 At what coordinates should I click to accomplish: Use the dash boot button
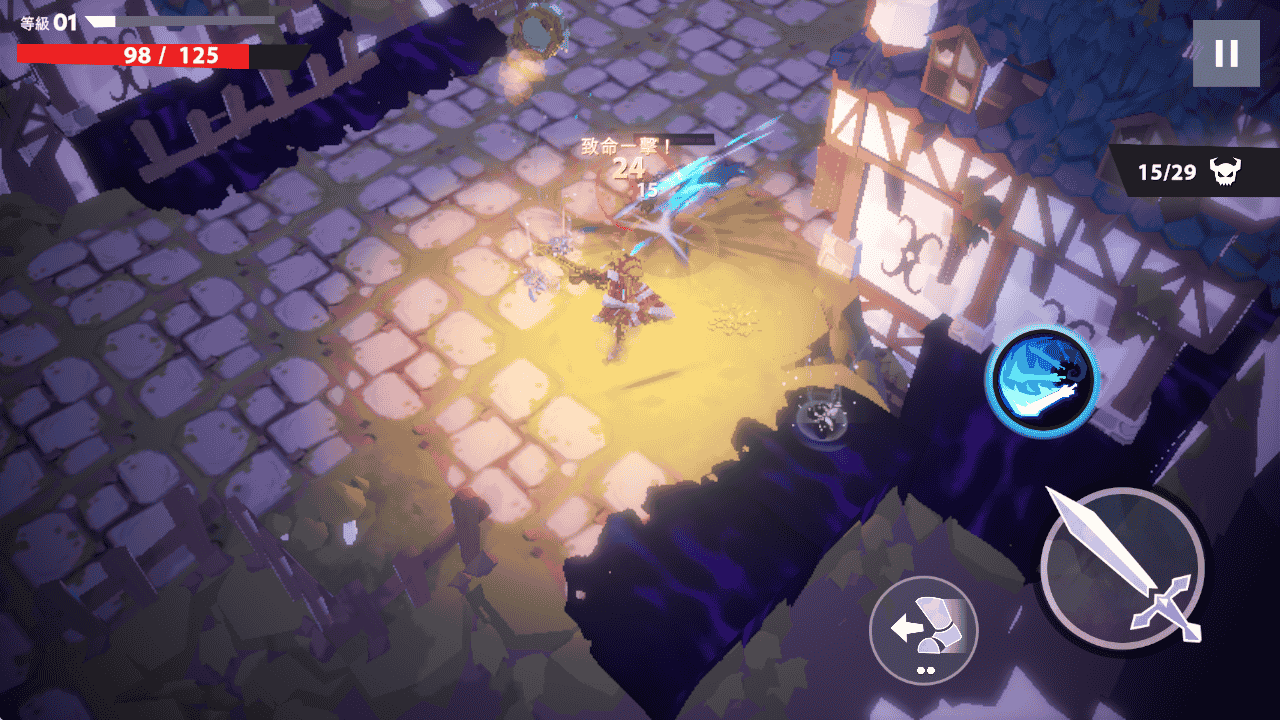pyautogui.click(x=923, y=630)
